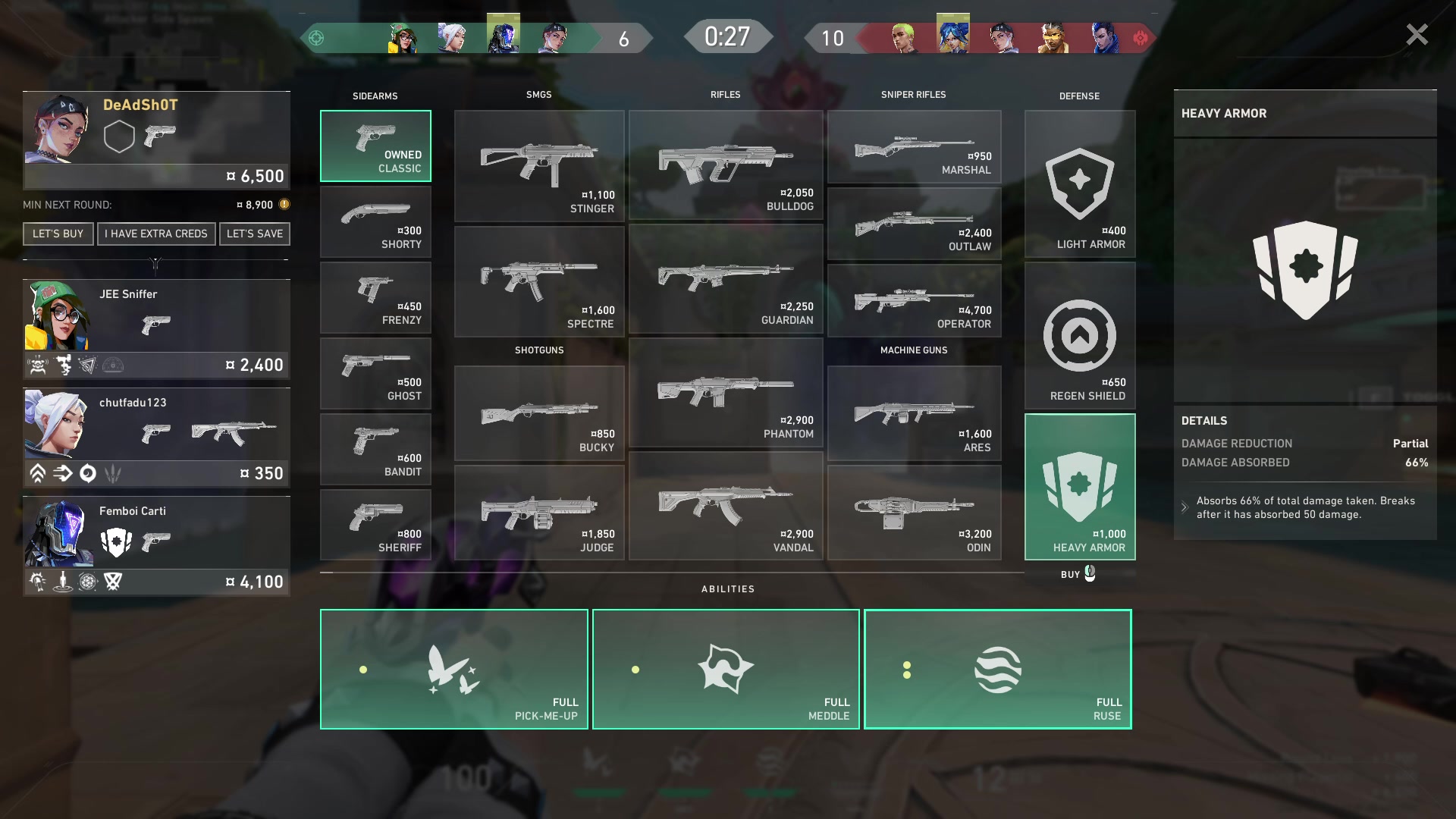Image resolution: width=1456 pixels, height=819 pixels.
Task: Select teammate Femboi Carti's row
Action: point(156,545)
